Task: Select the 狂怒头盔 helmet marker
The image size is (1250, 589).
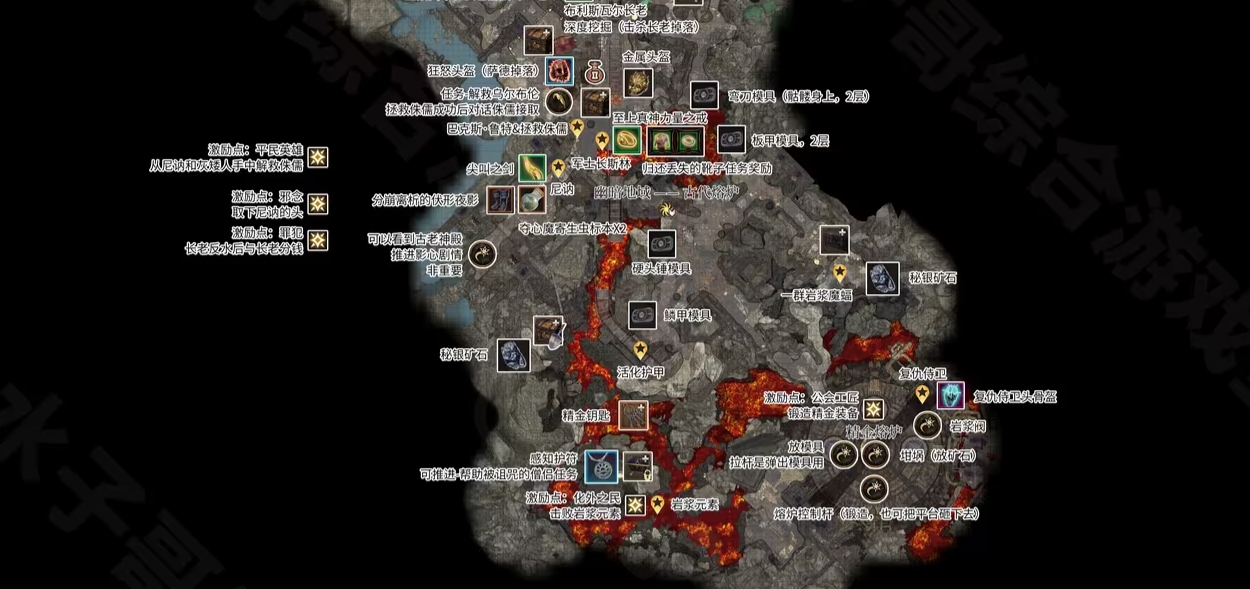Action: (559, 71)
